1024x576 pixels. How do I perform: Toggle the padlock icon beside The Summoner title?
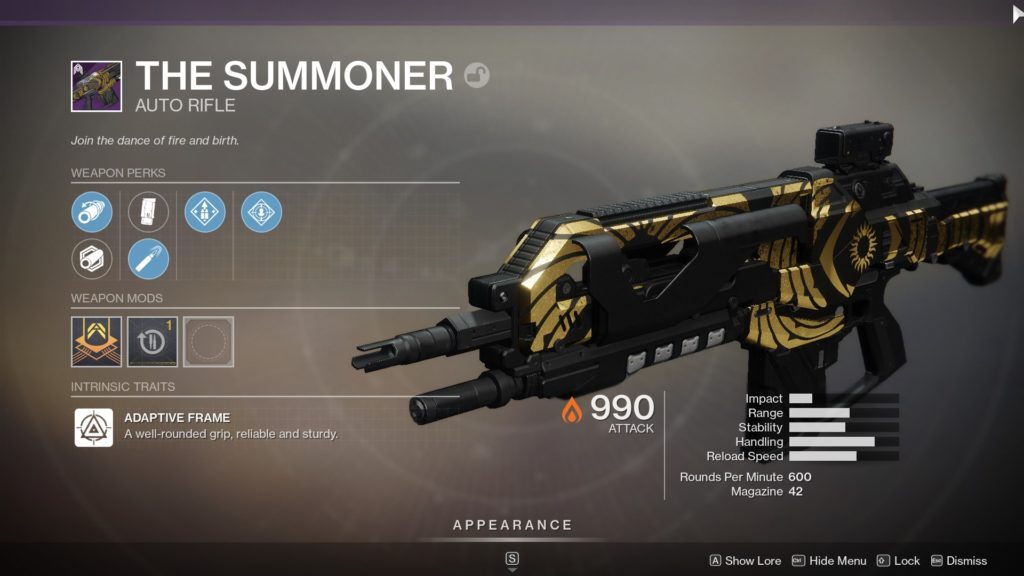coord(477,76)
